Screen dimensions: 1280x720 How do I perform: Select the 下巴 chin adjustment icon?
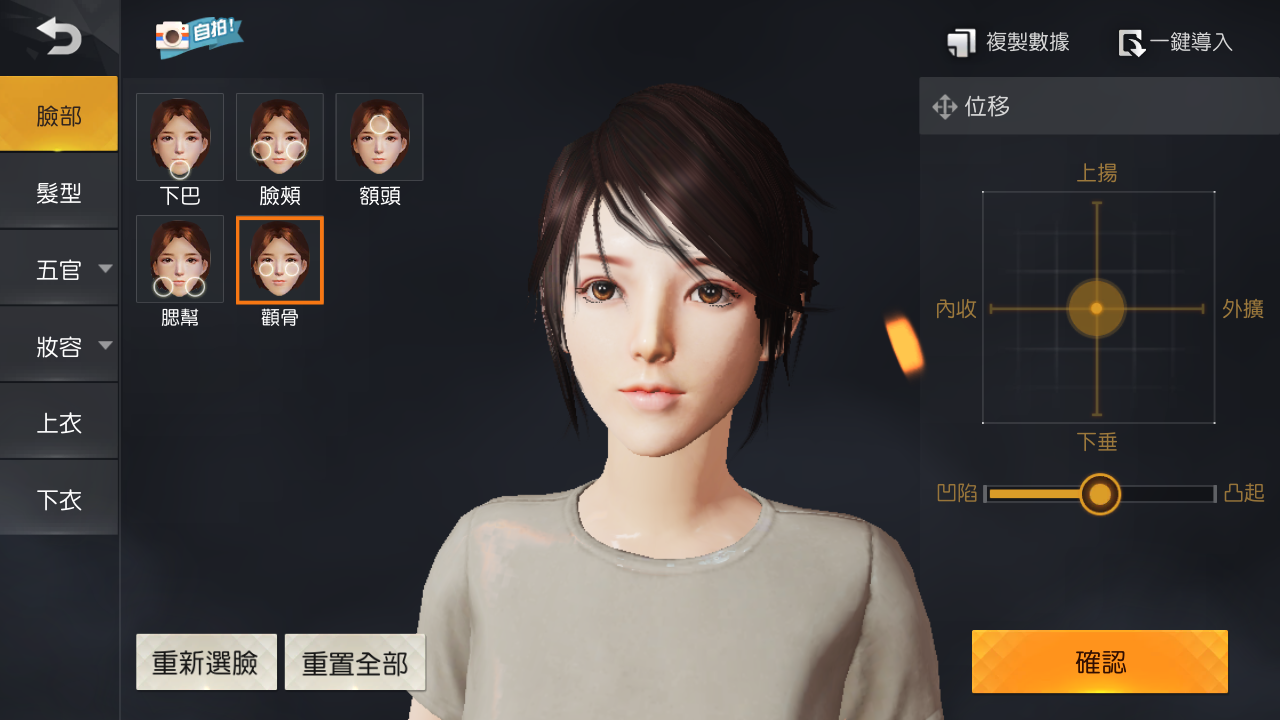point(179,137)
